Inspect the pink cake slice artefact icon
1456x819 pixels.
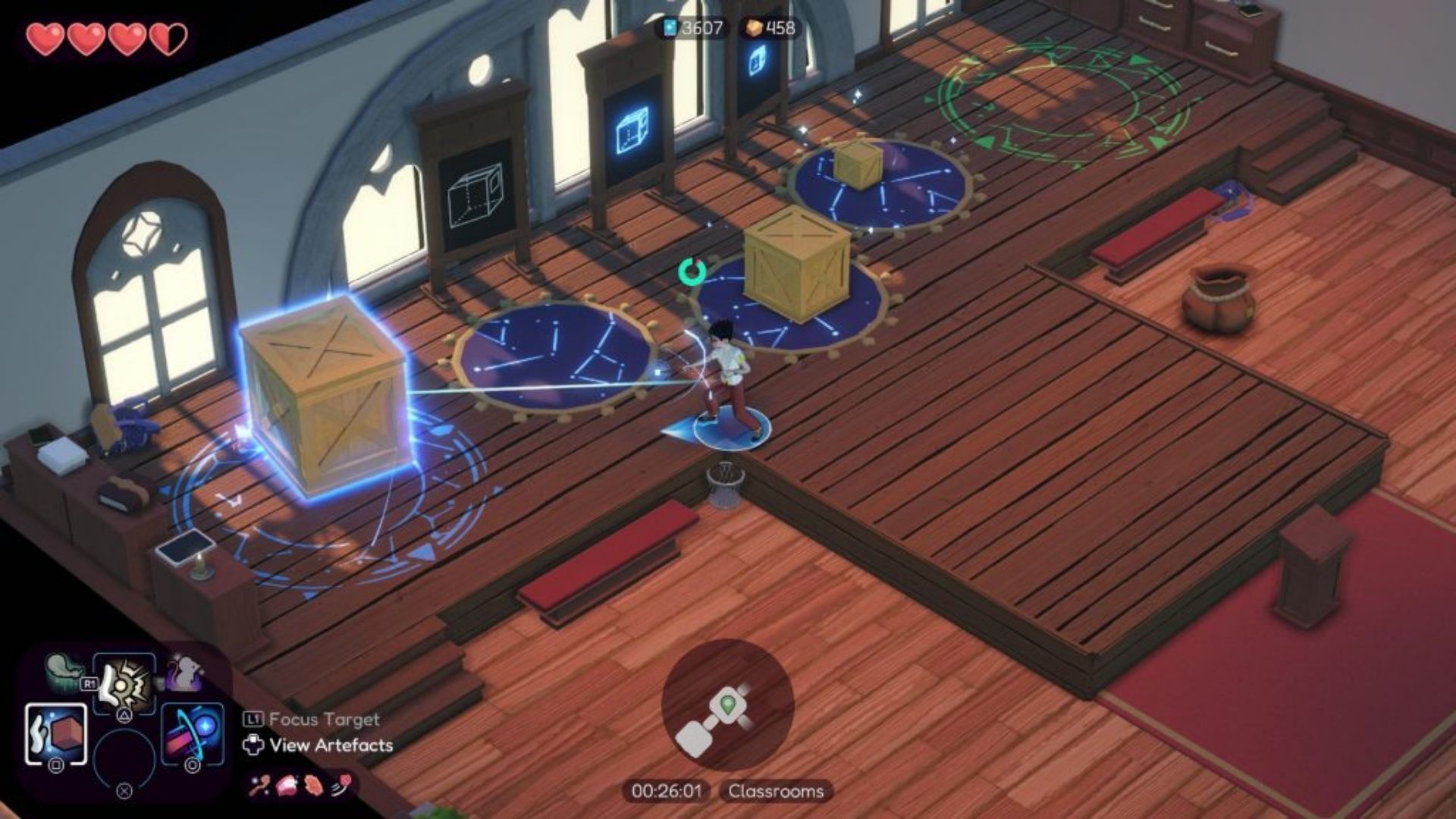click(x=287, y=786)
